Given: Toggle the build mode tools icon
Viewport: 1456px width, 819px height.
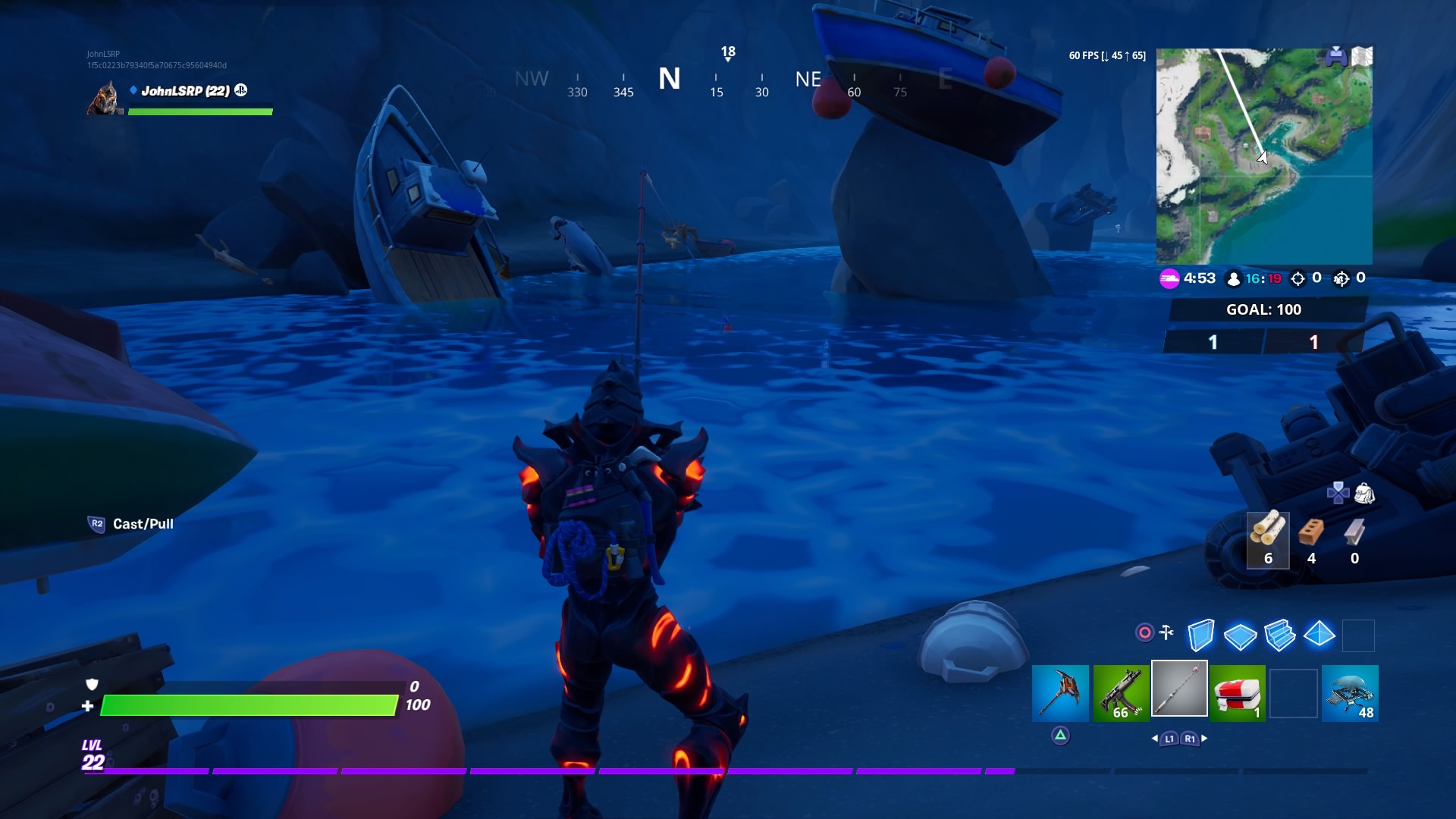Looking at the screenshot, I should coord(1166,632).
